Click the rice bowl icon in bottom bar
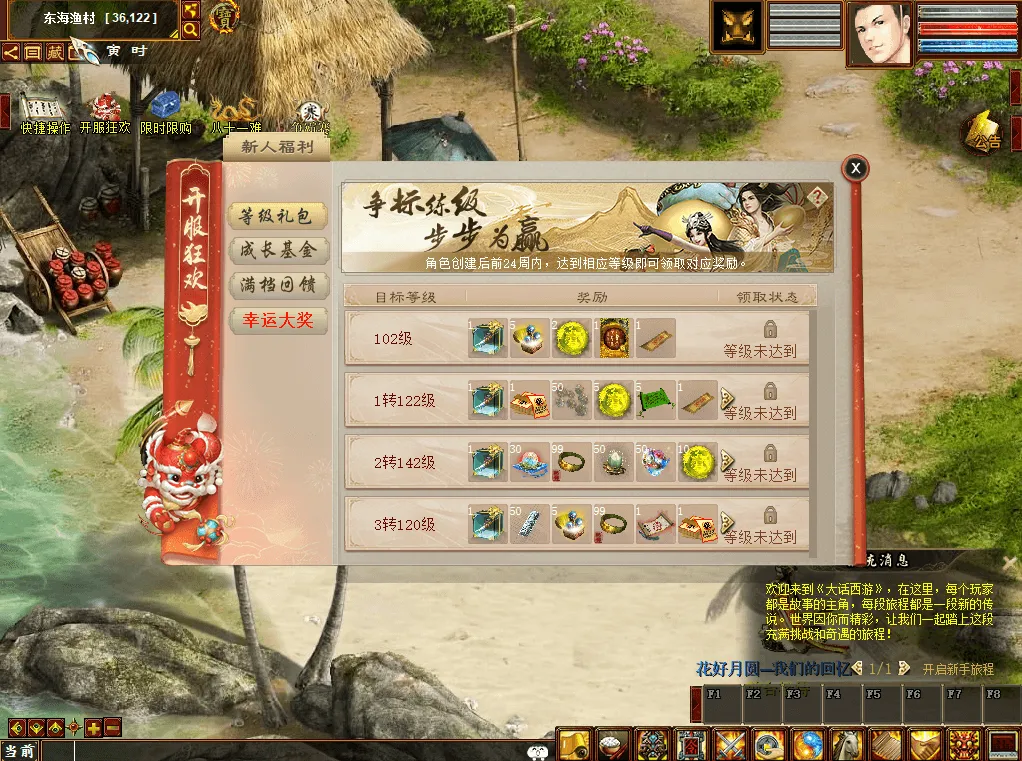The height and width of the screenshot is (761, 1022). (x=611, y=745)
